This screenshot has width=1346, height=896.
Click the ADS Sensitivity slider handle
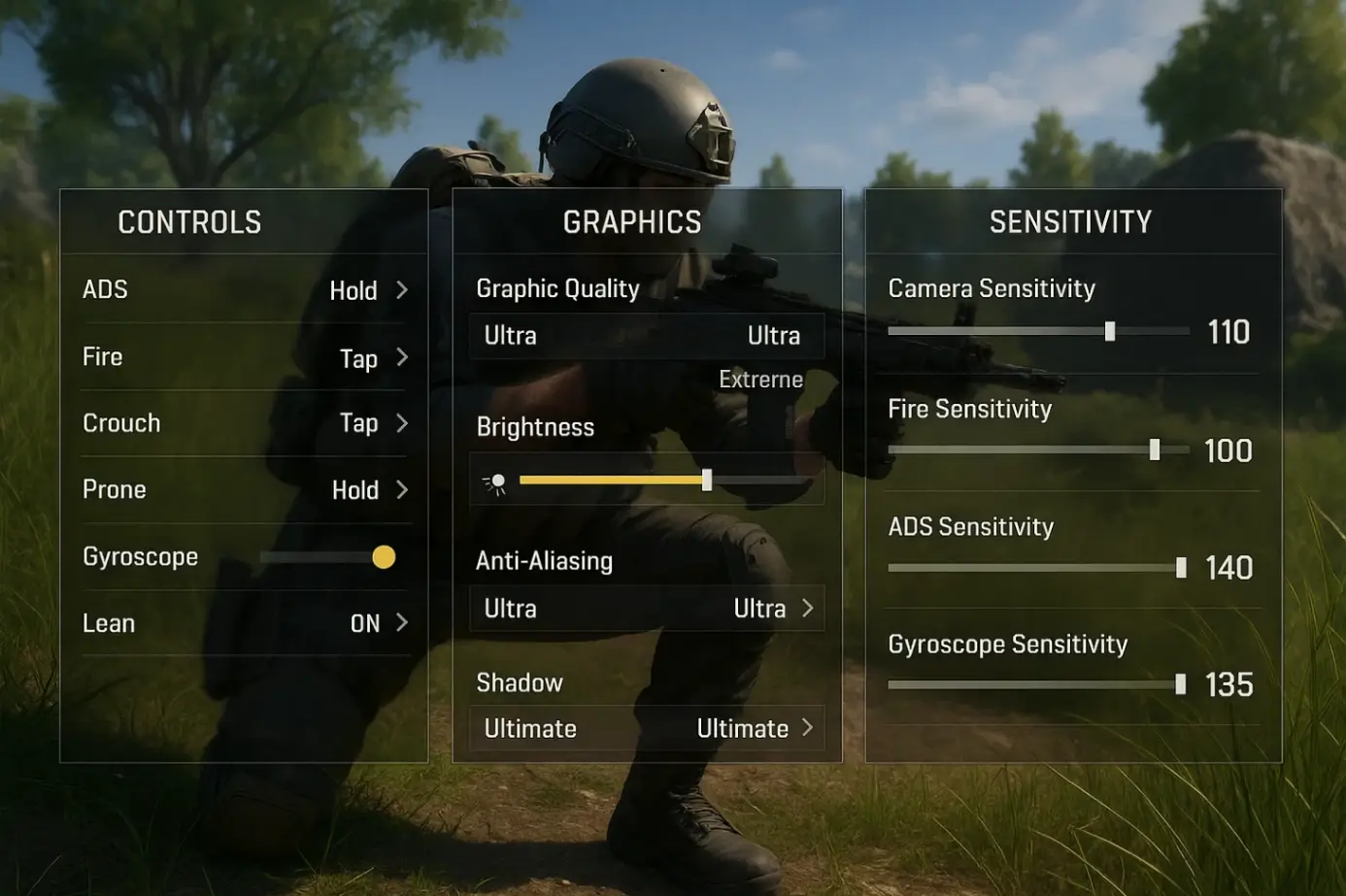(x=1181, y=568)
